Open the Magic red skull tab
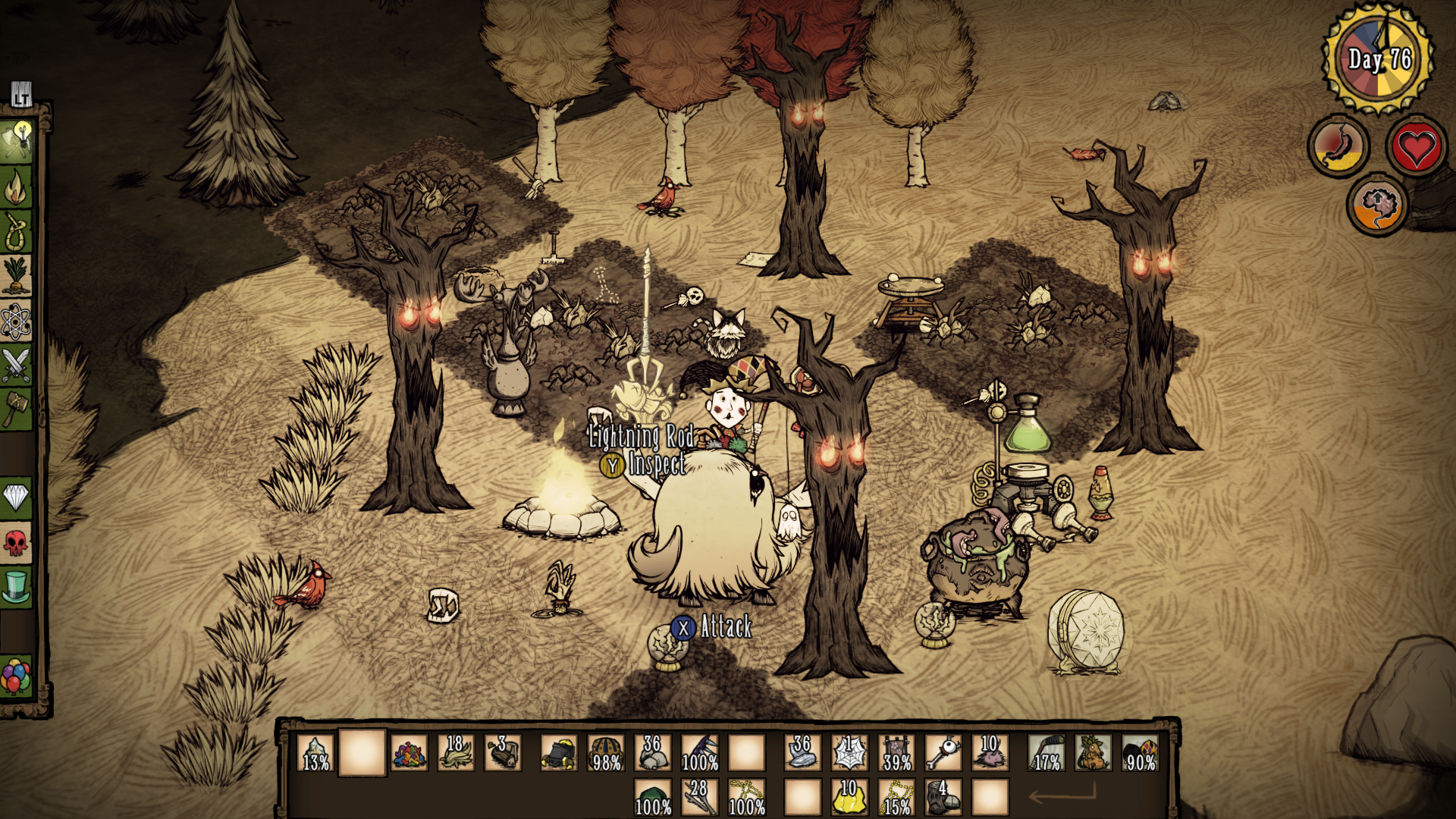 point(16,543)
